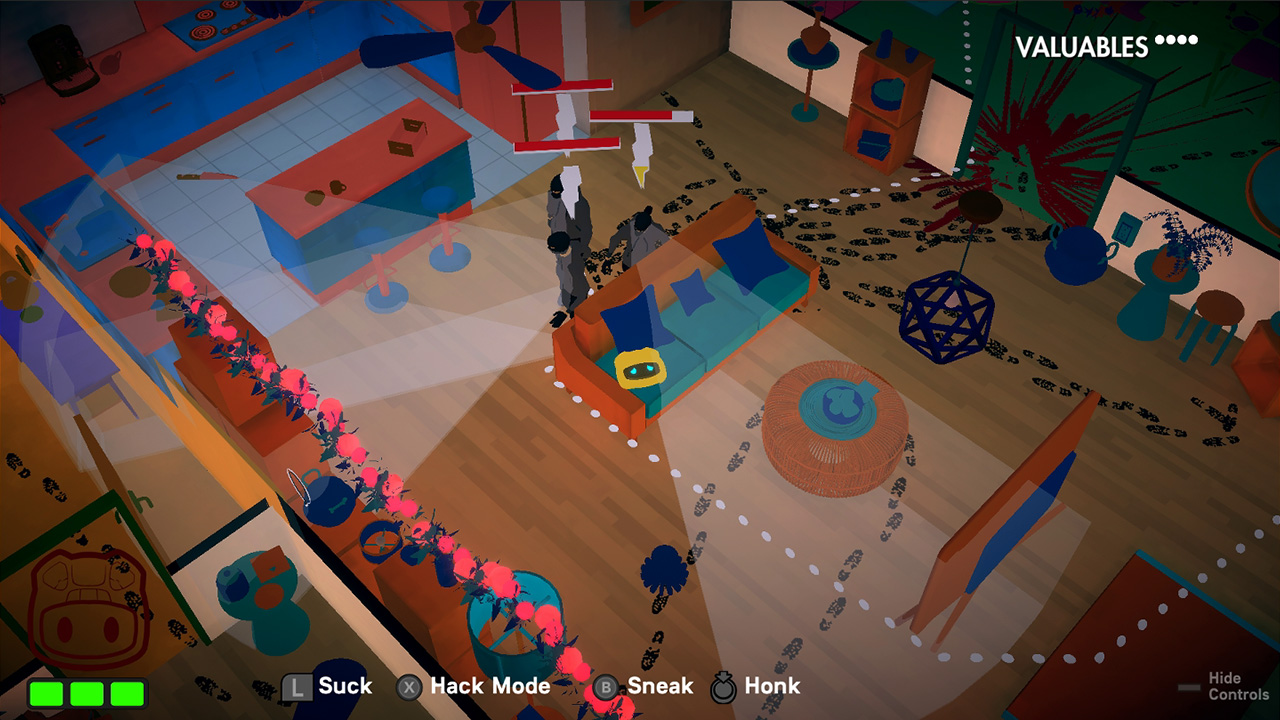This screenshot has width=1280, height=720.
Task: Select the first VALUABLES dot indicator
Action: pyautogui.click(x=1159, y=41)
